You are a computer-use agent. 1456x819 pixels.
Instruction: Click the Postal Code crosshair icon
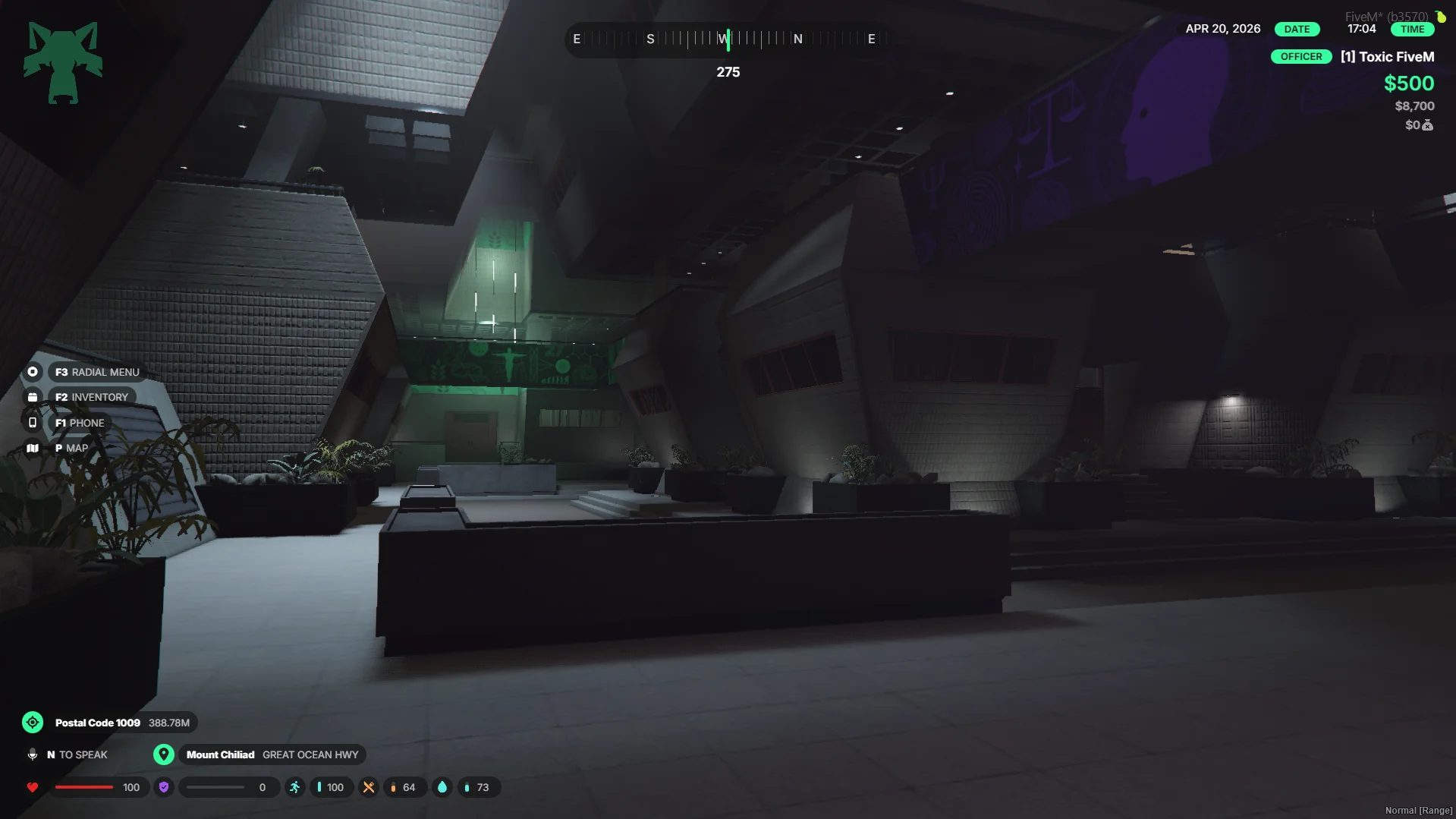[x=33, y=723]
